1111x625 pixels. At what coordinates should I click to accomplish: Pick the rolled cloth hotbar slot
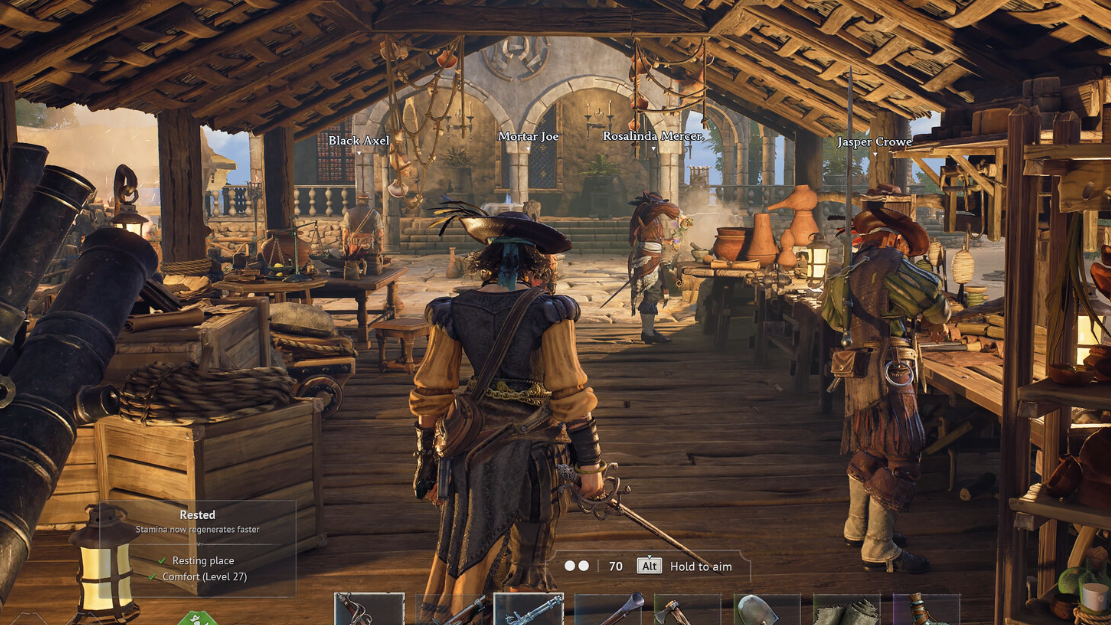point(847,610)
